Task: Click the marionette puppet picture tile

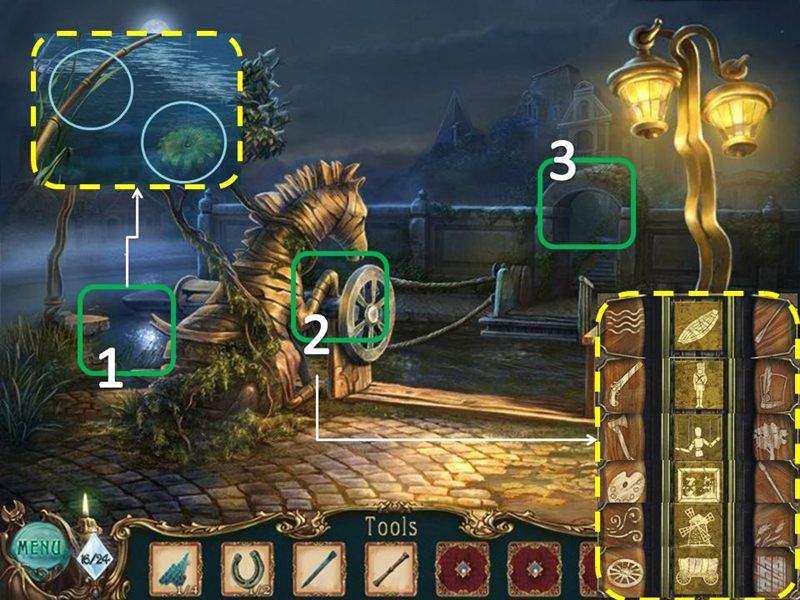Action: pyautogui.click(x=699, y=436)
